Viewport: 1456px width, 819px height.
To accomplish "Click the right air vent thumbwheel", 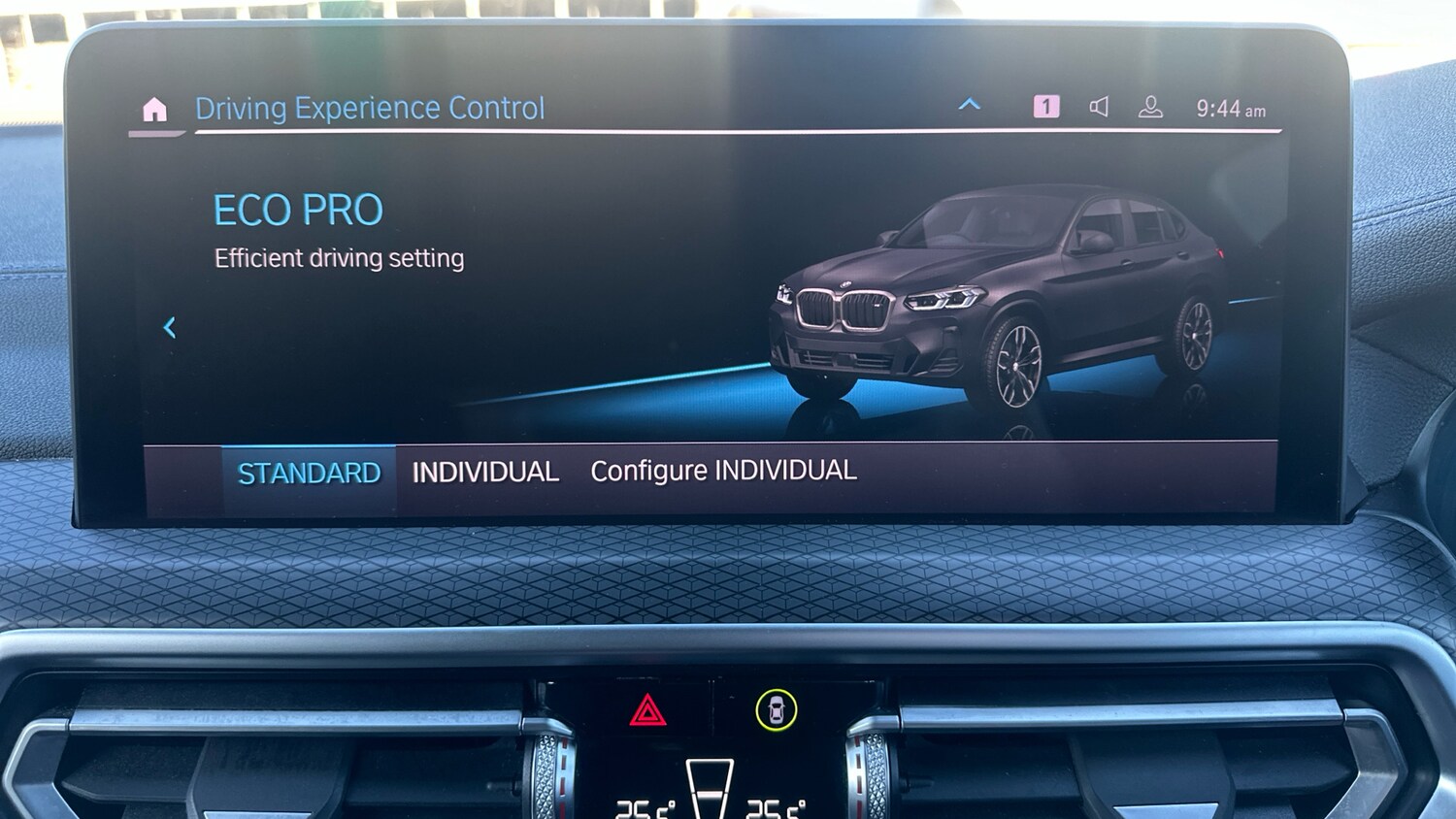I will [x=871, y=776].
